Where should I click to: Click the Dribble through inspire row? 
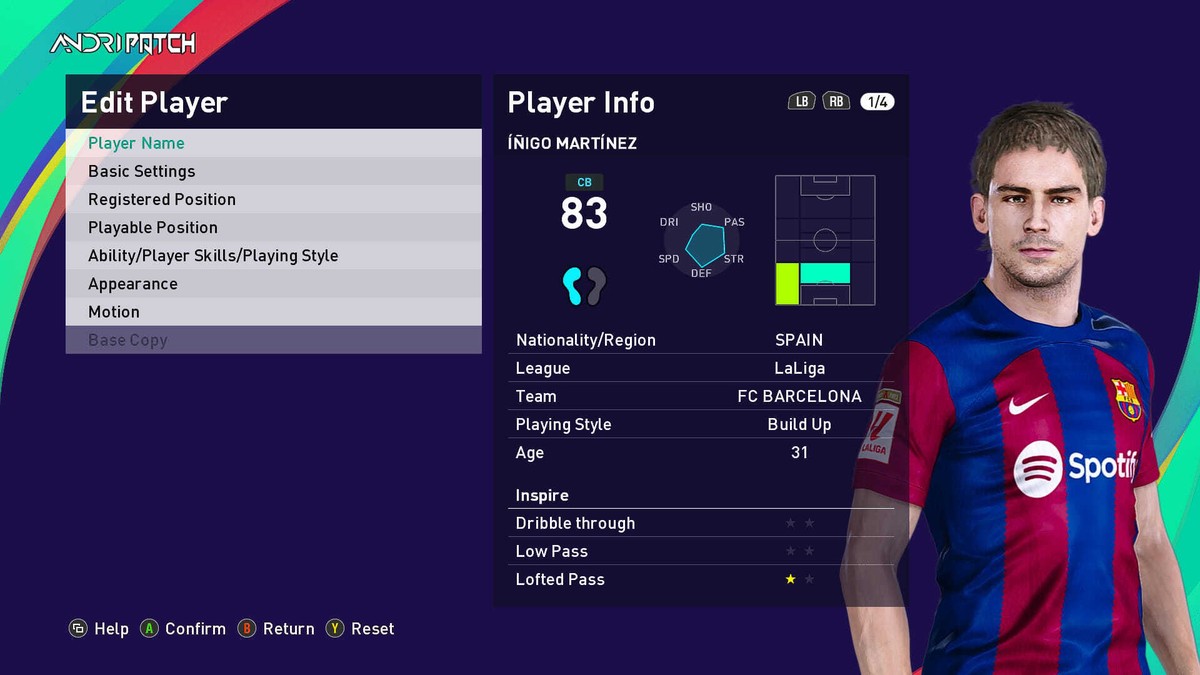point(700,523)
